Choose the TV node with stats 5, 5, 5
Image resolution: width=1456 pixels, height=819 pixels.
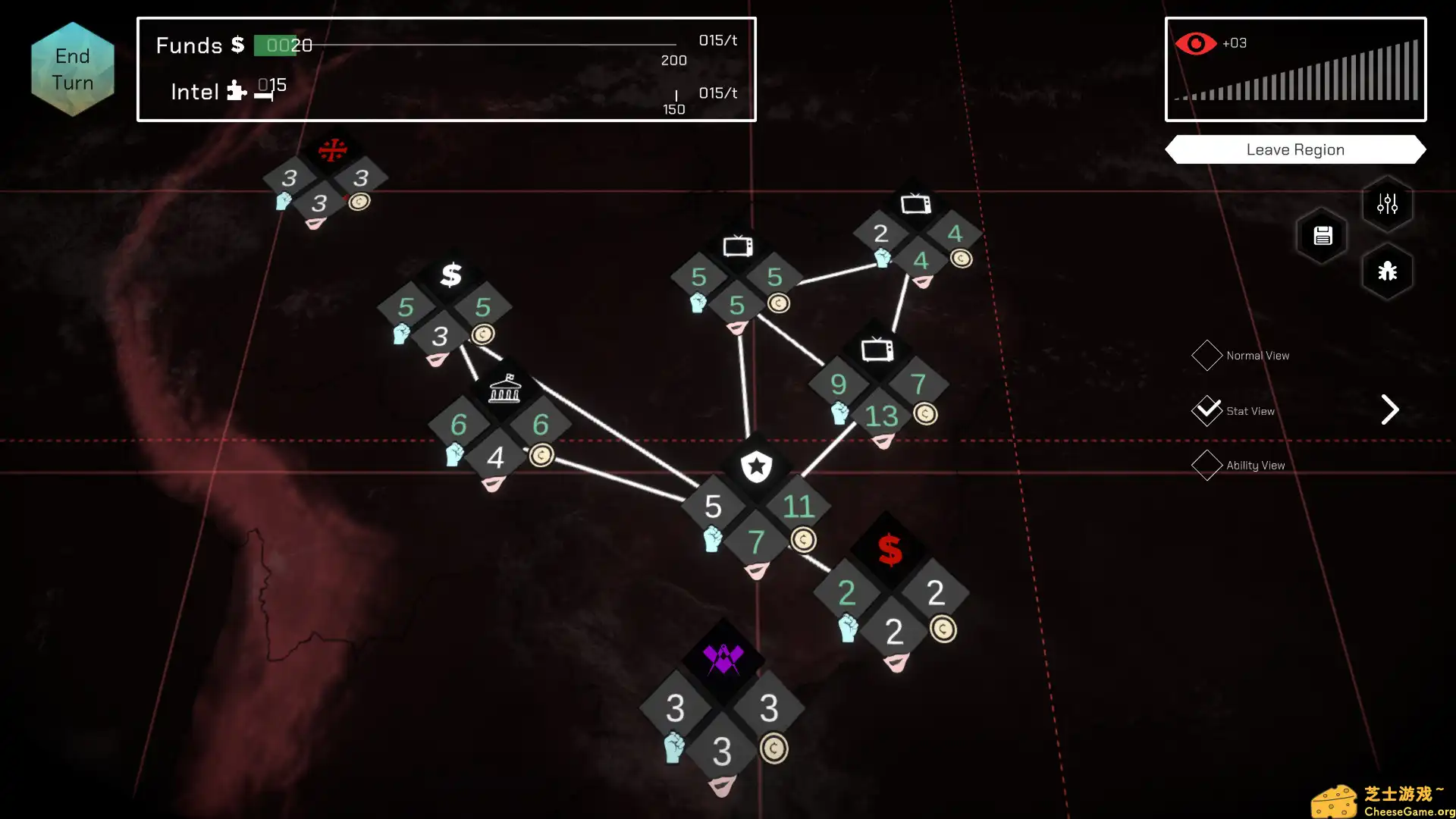pos(737,246)
